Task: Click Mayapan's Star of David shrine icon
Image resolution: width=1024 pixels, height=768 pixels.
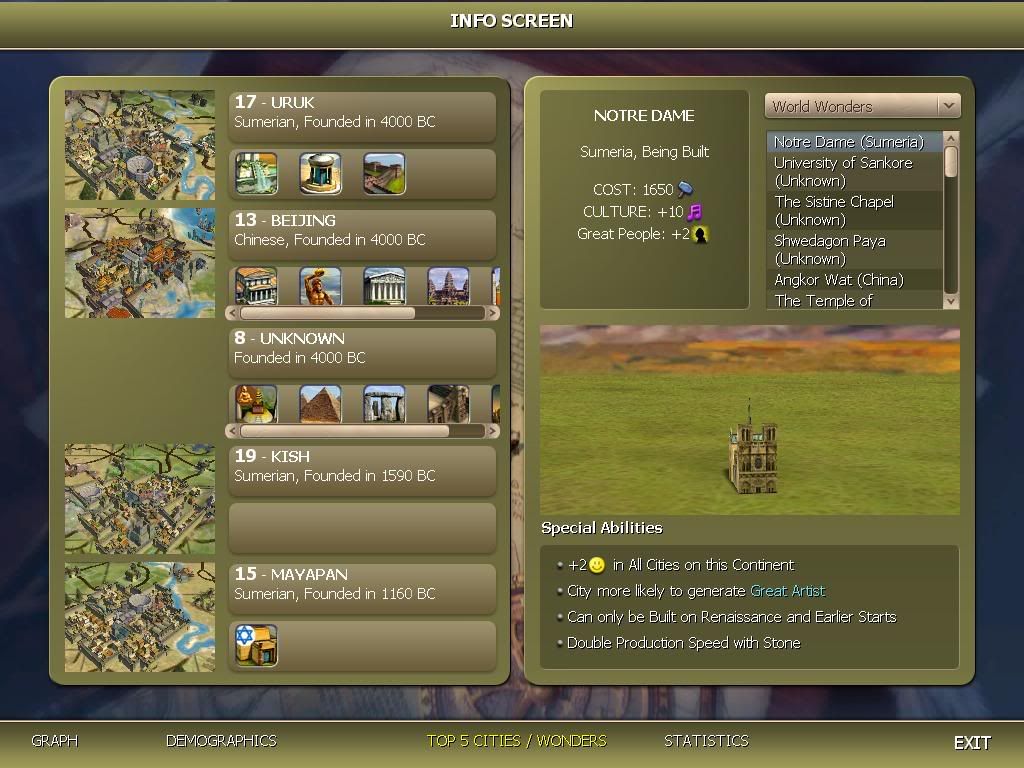Action: click(256, 645)
